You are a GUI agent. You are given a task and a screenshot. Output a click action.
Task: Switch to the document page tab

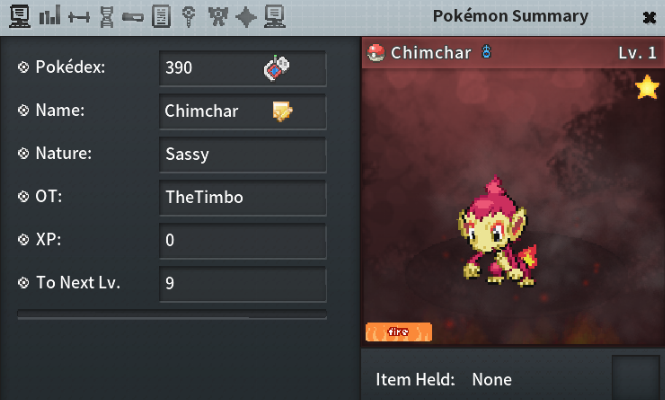click(x=161, y=16)
